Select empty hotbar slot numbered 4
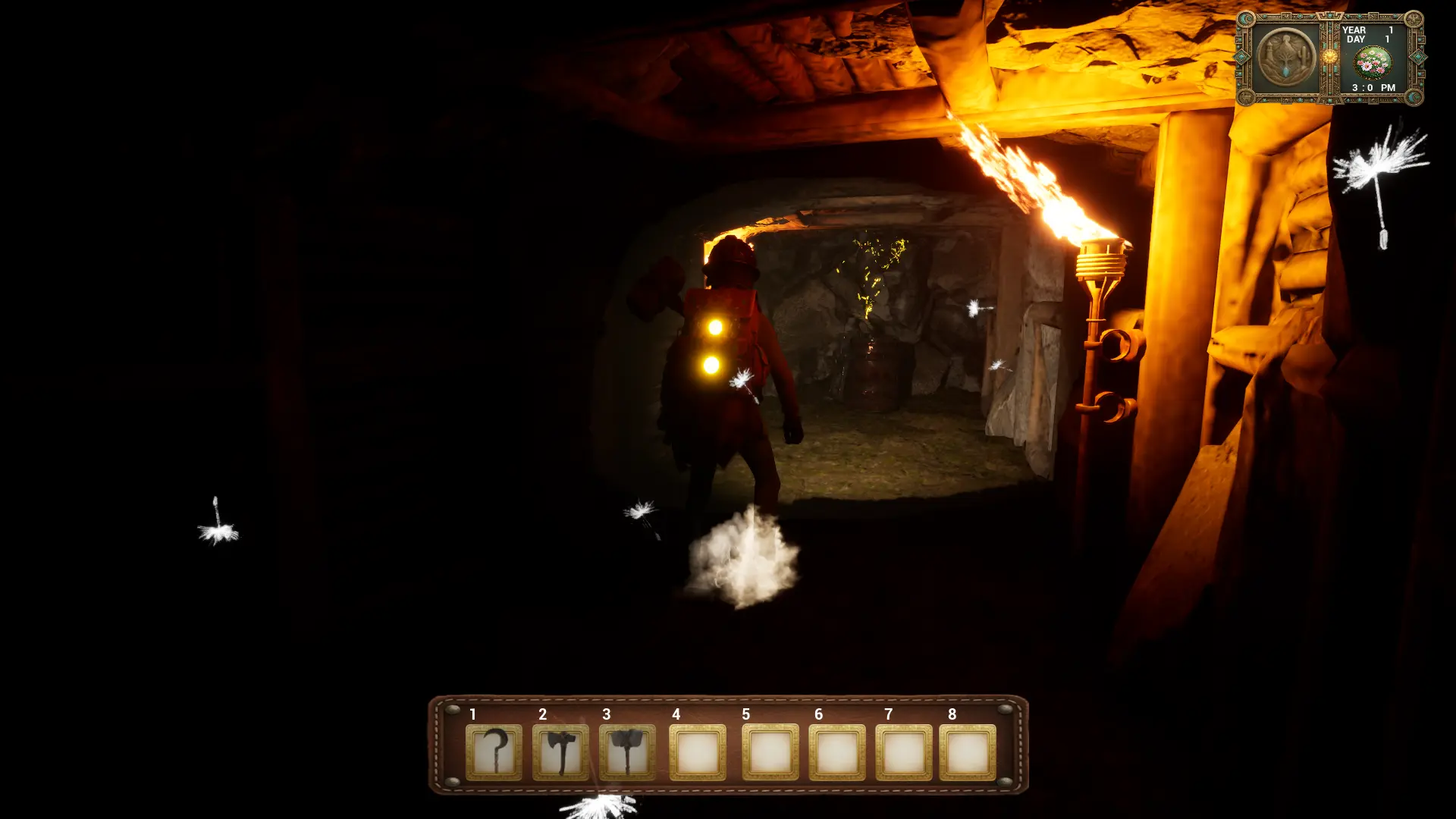 coord(697,752)
